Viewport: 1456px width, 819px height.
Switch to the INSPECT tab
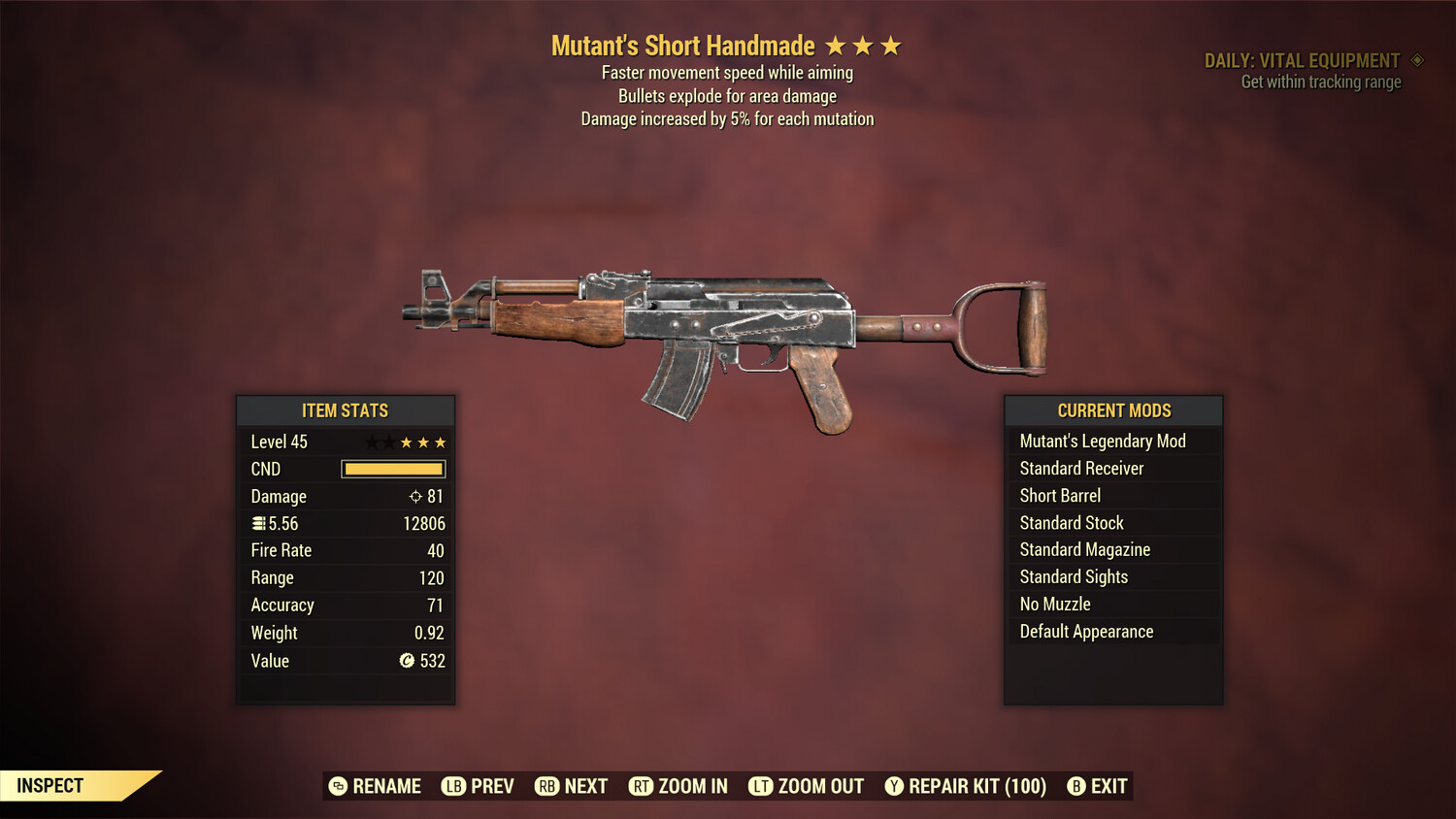click(49, 786)
